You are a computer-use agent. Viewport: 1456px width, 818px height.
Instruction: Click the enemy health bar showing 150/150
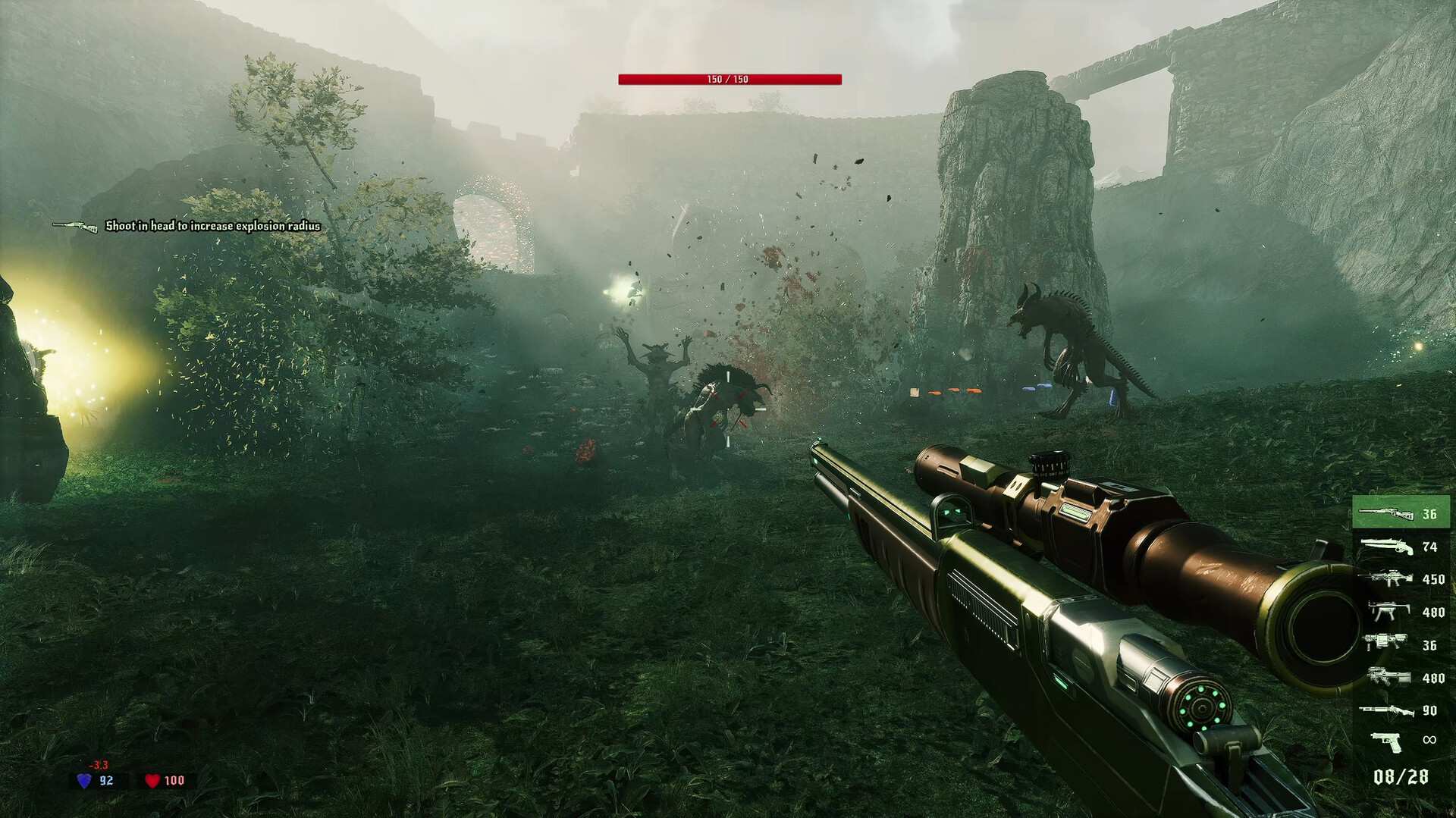tap(730, 77)
